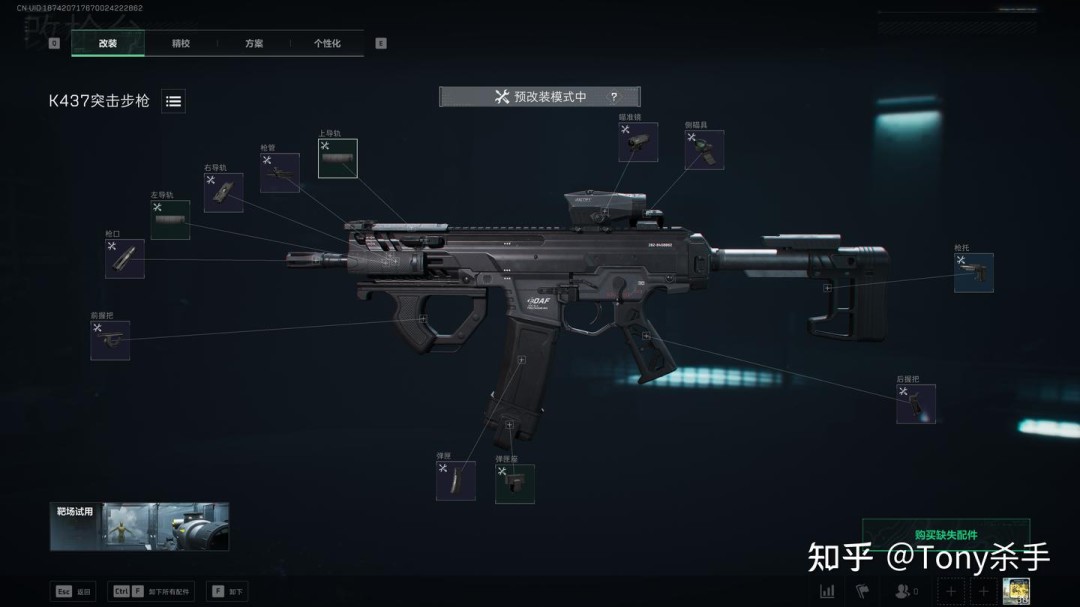
Task: Open the 精校 calibration tab
Action: point(181,44)
